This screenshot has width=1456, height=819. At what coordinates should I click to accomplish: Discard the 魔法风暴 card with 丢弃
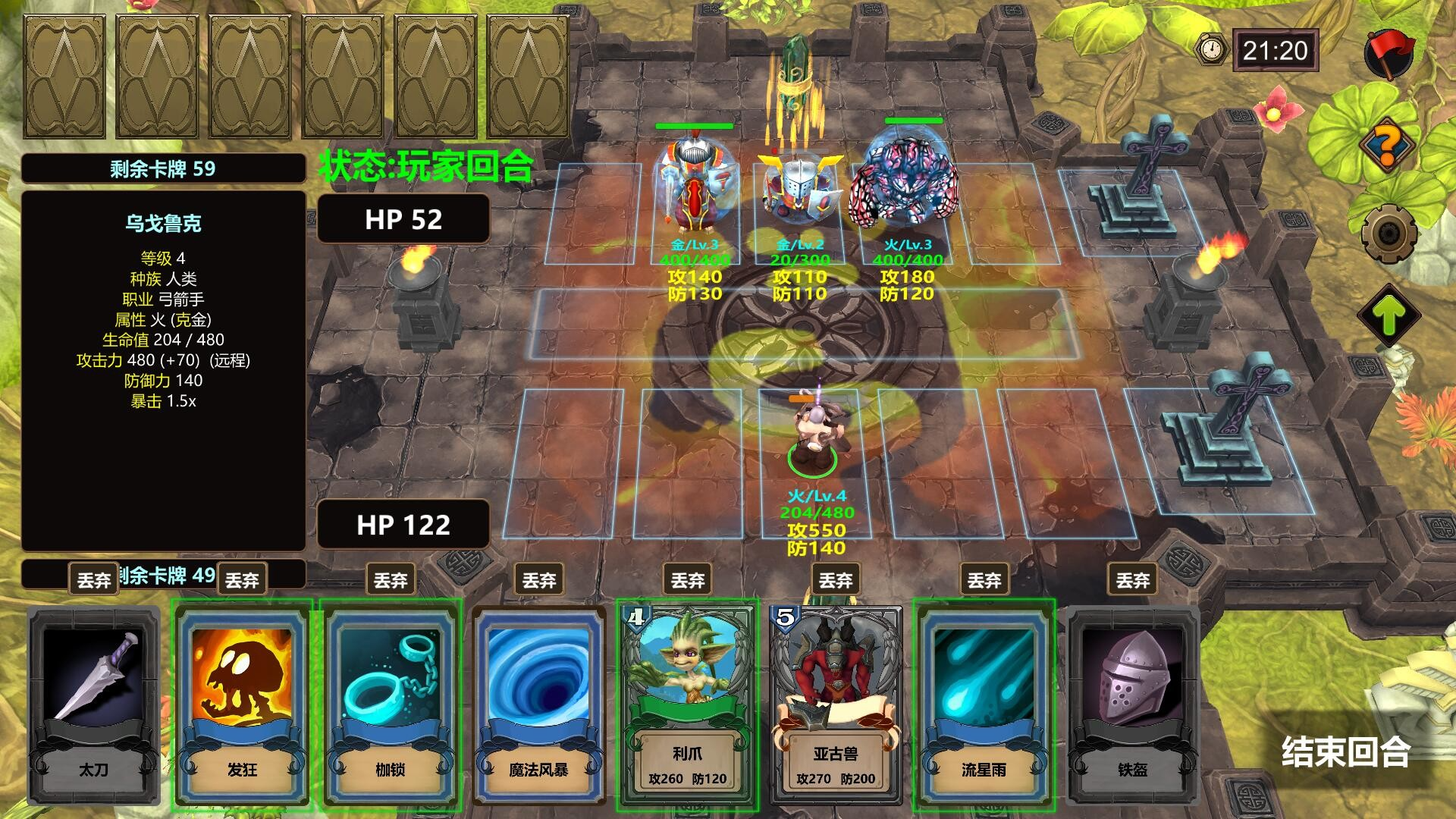click(539, 580)
